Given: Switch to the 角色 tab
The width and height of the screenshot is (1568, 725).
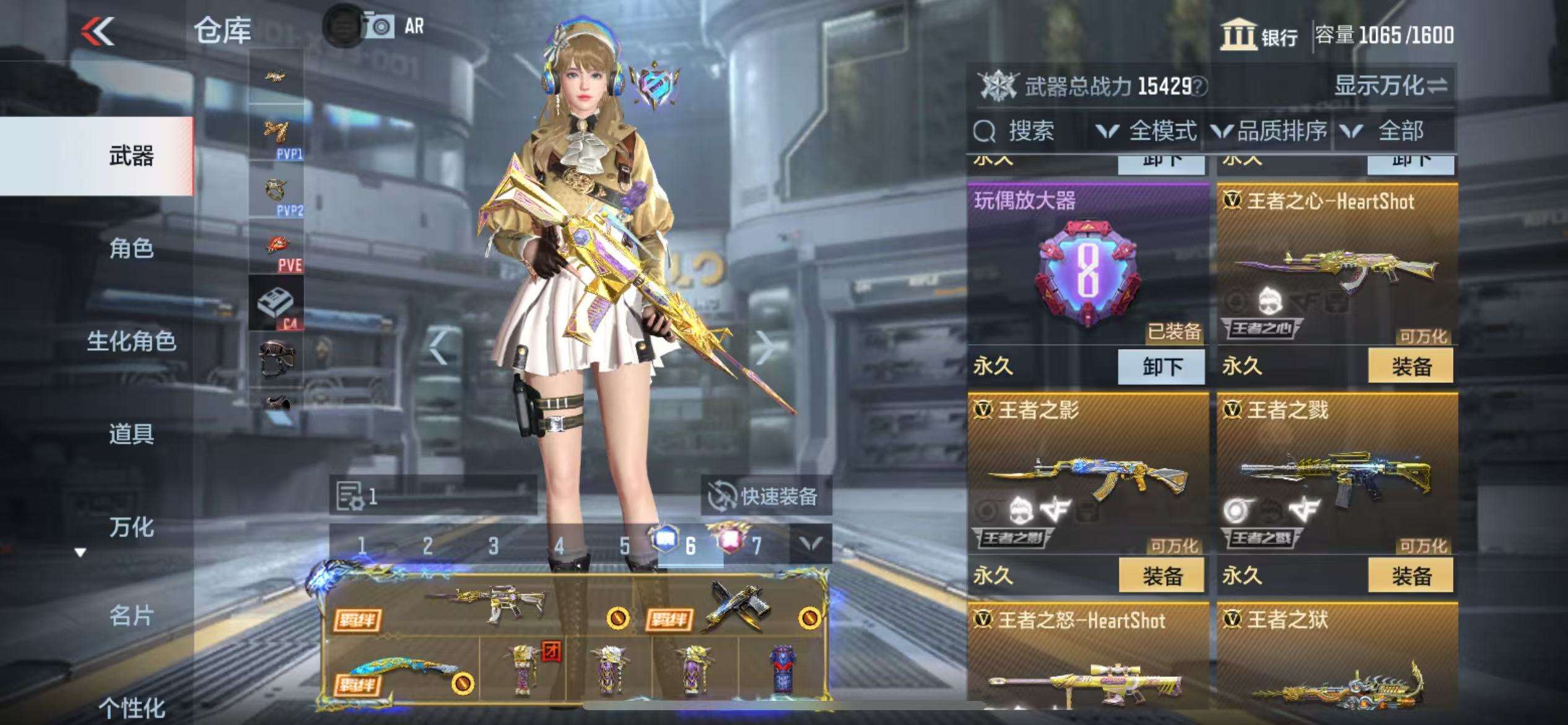Looking at the screenshot, I should (x=131, y=249).
